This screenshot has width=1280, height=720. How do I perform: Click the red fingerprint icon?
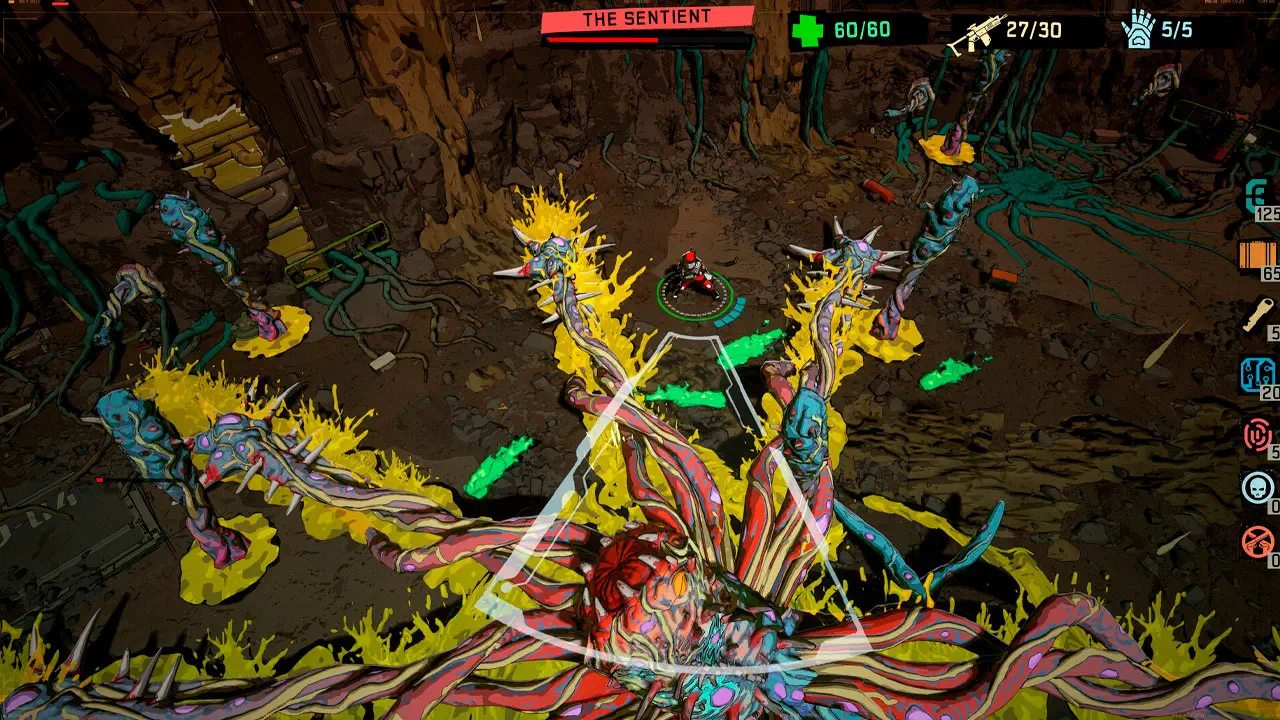coord(1258,435)
